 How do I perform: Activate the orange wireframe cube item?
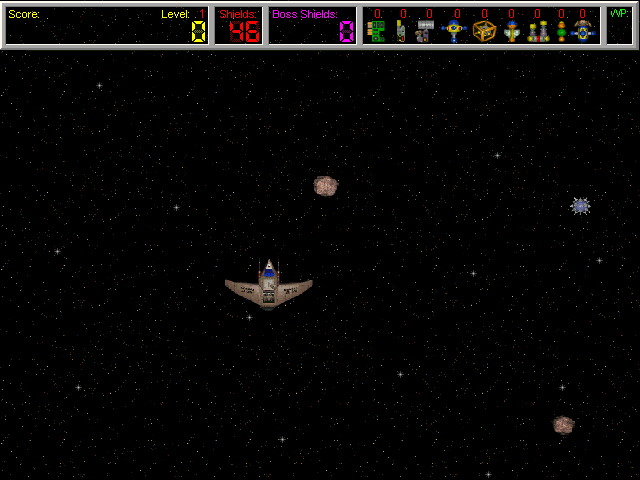[x=484, y=31]
